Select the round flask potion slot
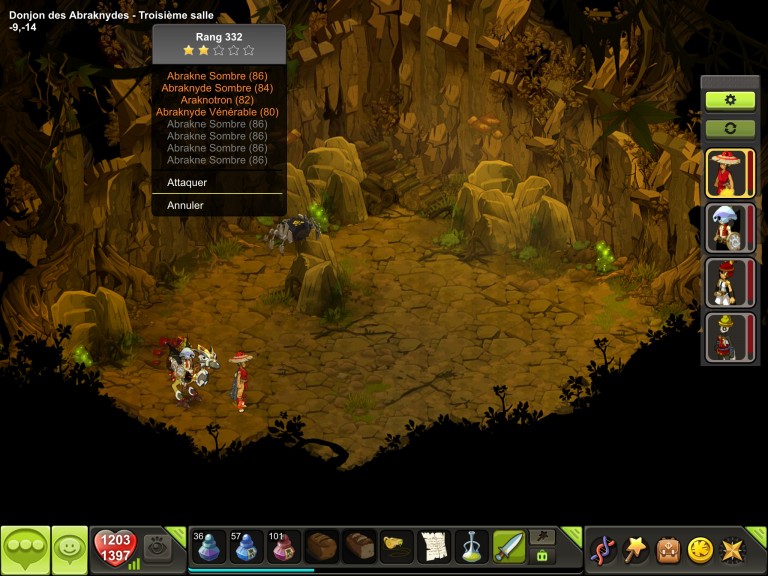 (x=472, y=547)
